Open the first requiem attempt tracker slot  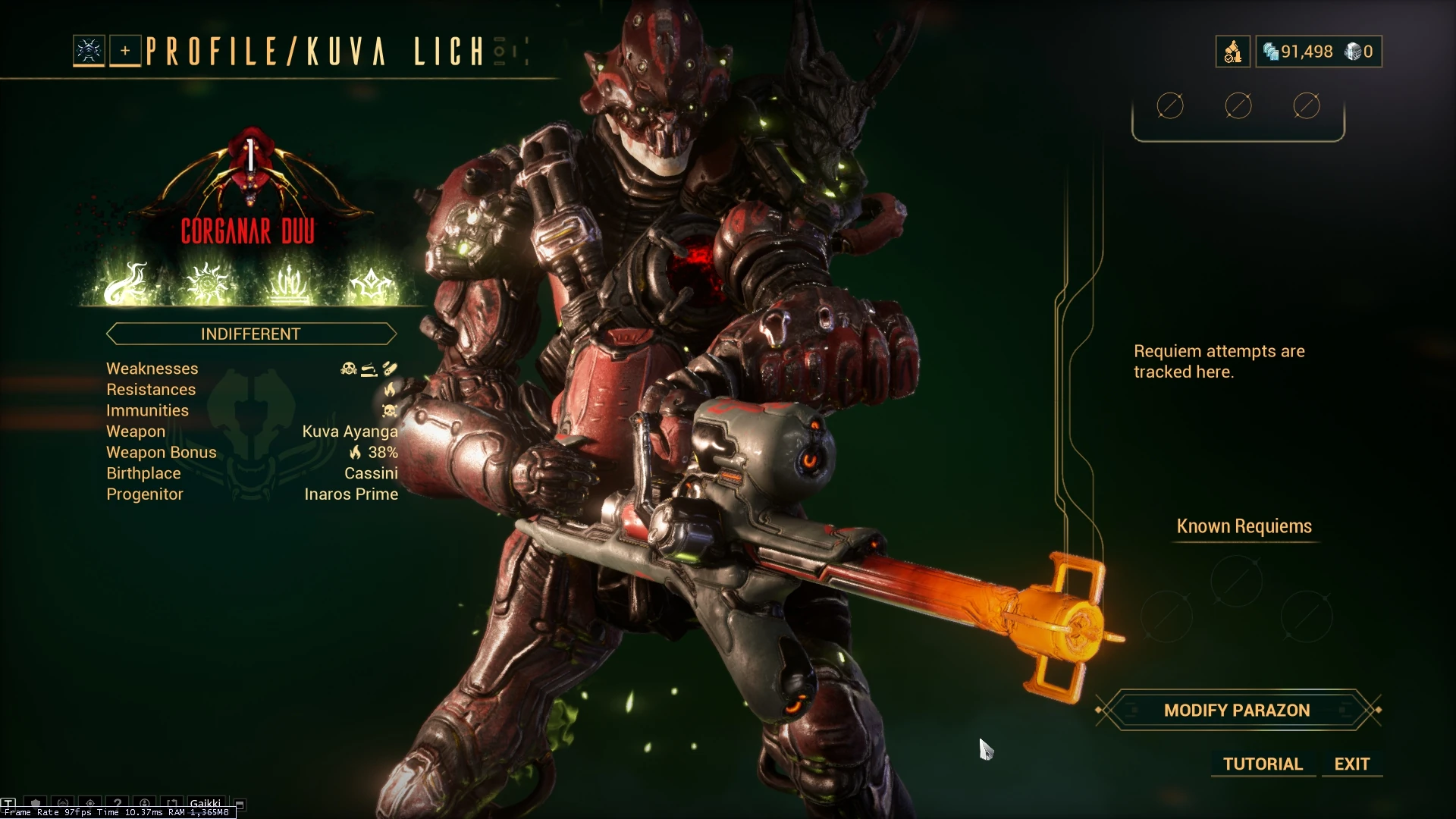(1170, 106)
